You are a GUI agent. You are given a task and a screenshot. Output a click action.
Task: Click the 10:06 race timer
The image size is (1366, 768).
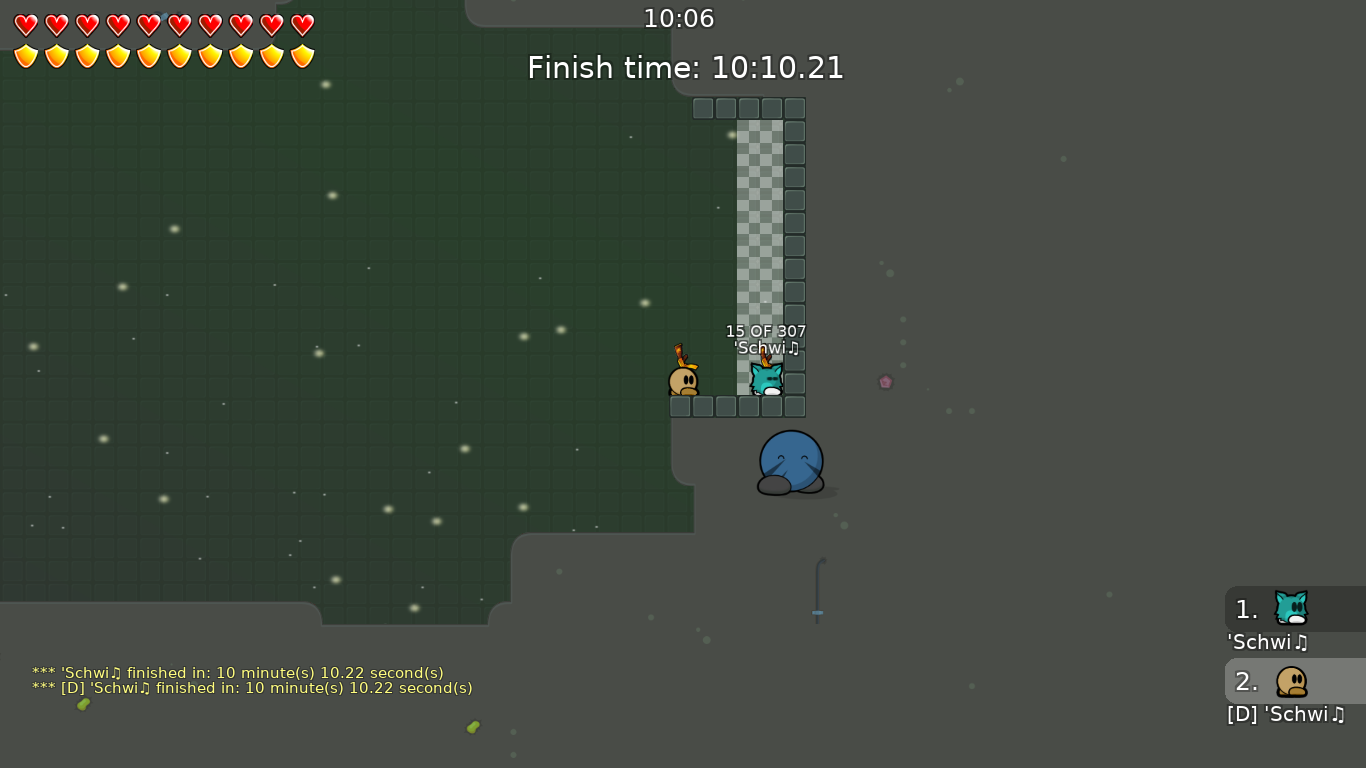tap(680, 18)
